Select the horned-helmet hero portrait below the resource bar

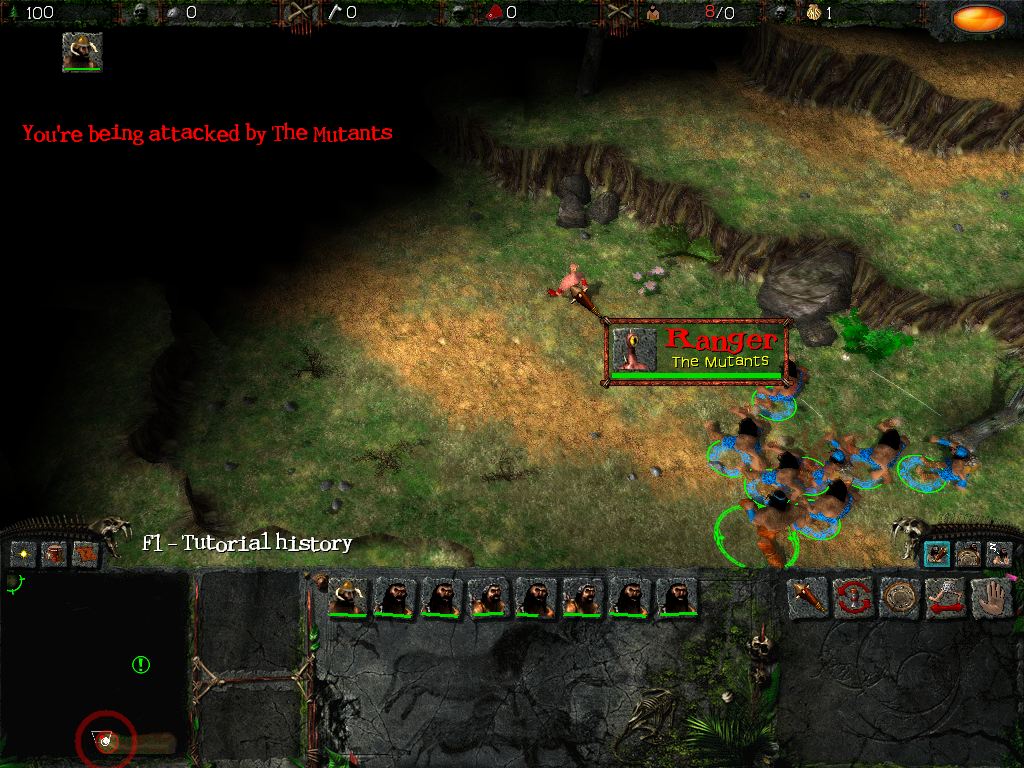click(x=82, y=52)
